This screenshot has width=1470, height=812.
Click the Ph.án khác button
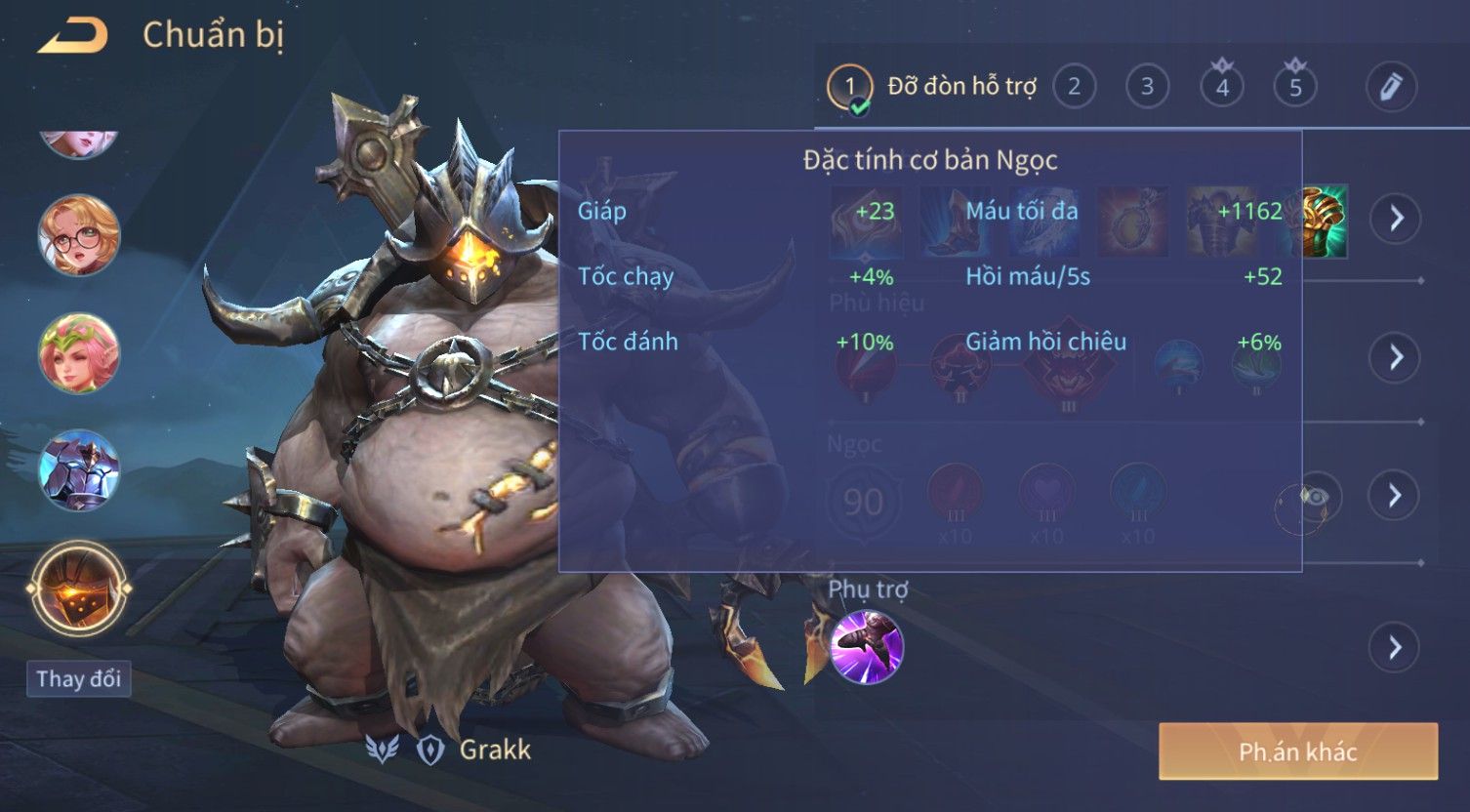click(x=1297, y=751)
